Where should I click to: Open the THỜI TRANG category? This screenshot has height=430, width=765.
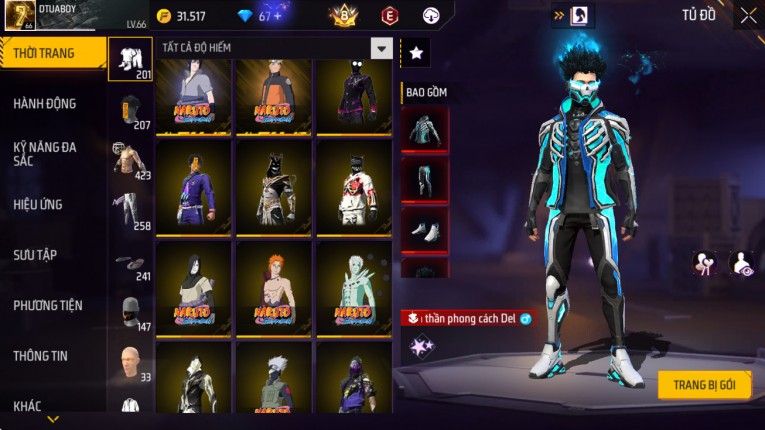[52, 53]
